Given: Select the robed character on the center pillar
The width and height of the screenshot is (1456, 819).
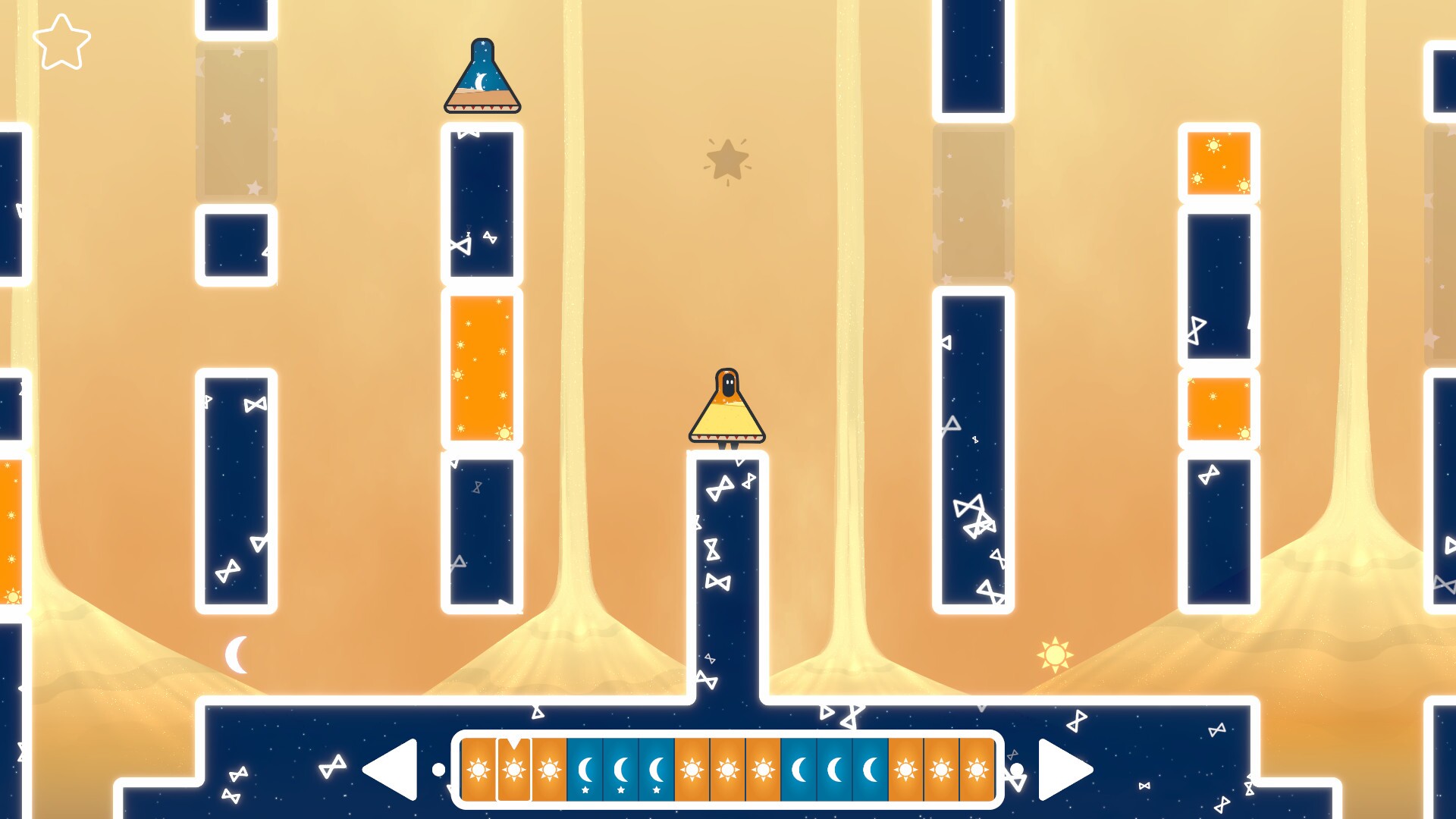Looking at the screenshot, I should (x=726, y=406).
